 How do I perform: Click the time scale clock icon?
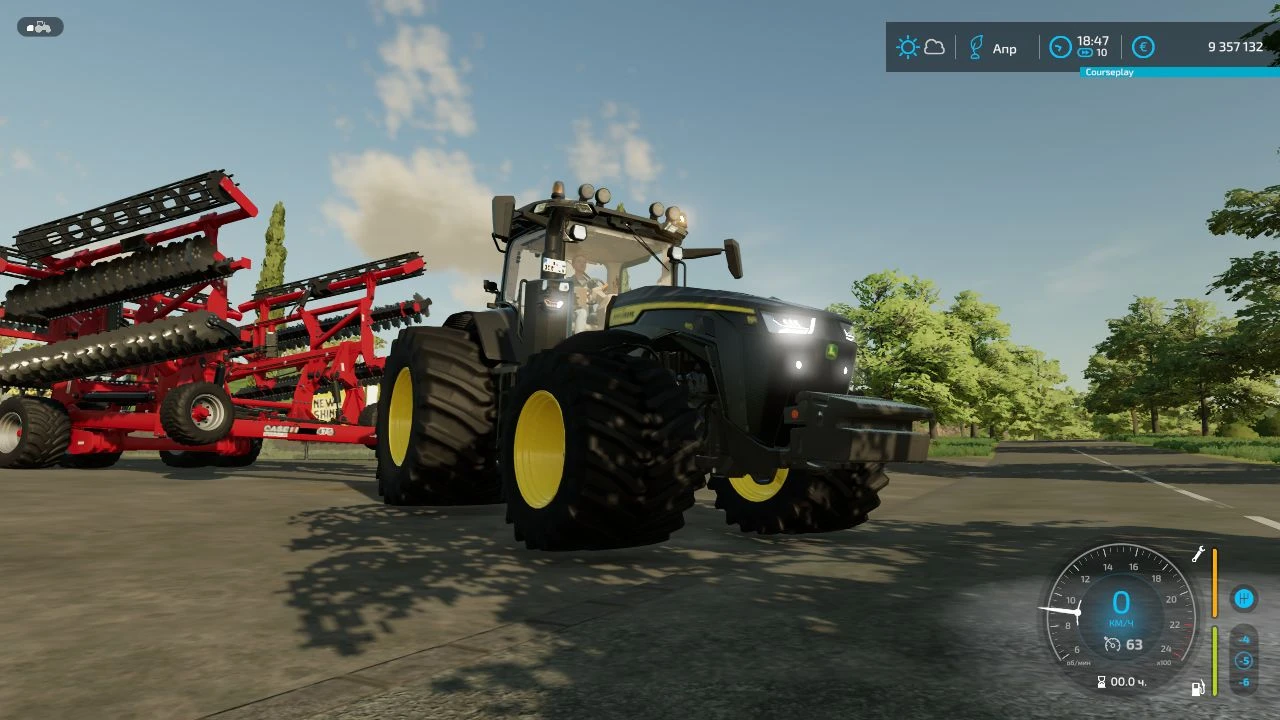(x=1059, y=47)
